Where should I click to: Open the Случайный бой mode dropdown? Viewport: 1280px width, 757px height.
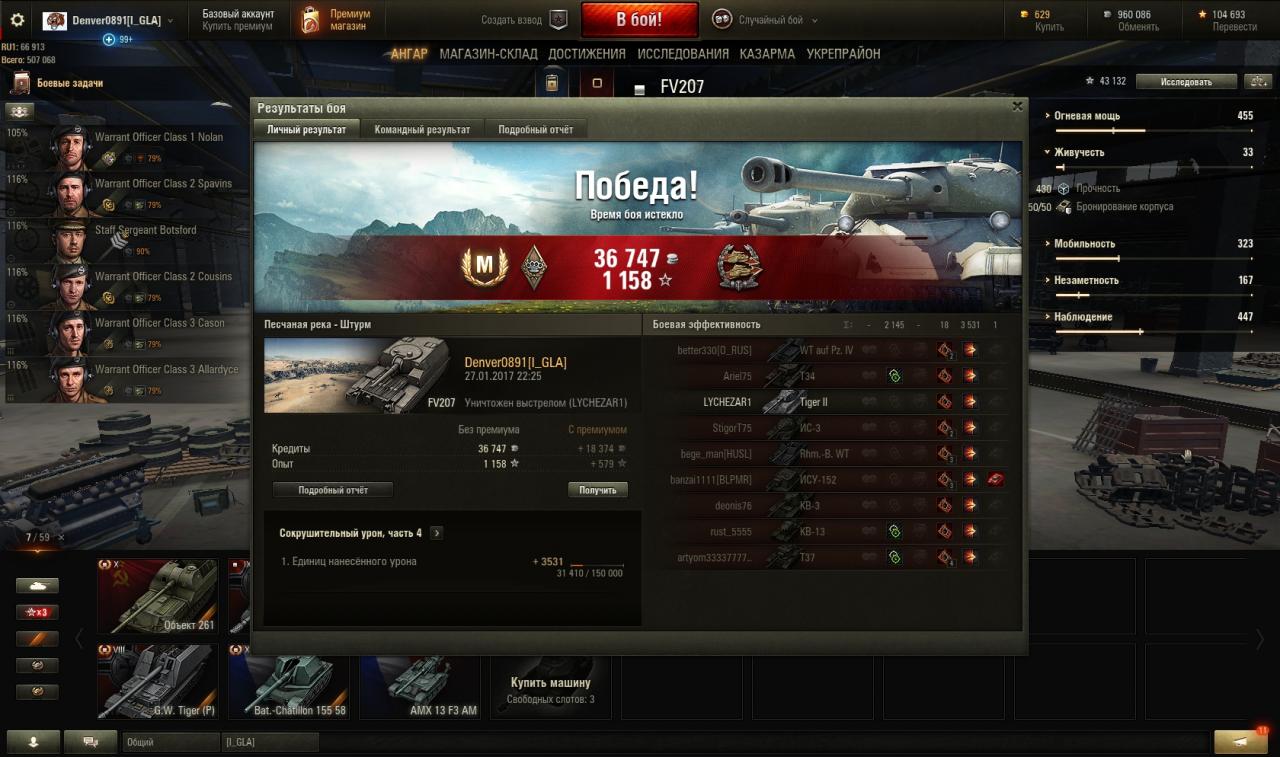pos(765,20)
